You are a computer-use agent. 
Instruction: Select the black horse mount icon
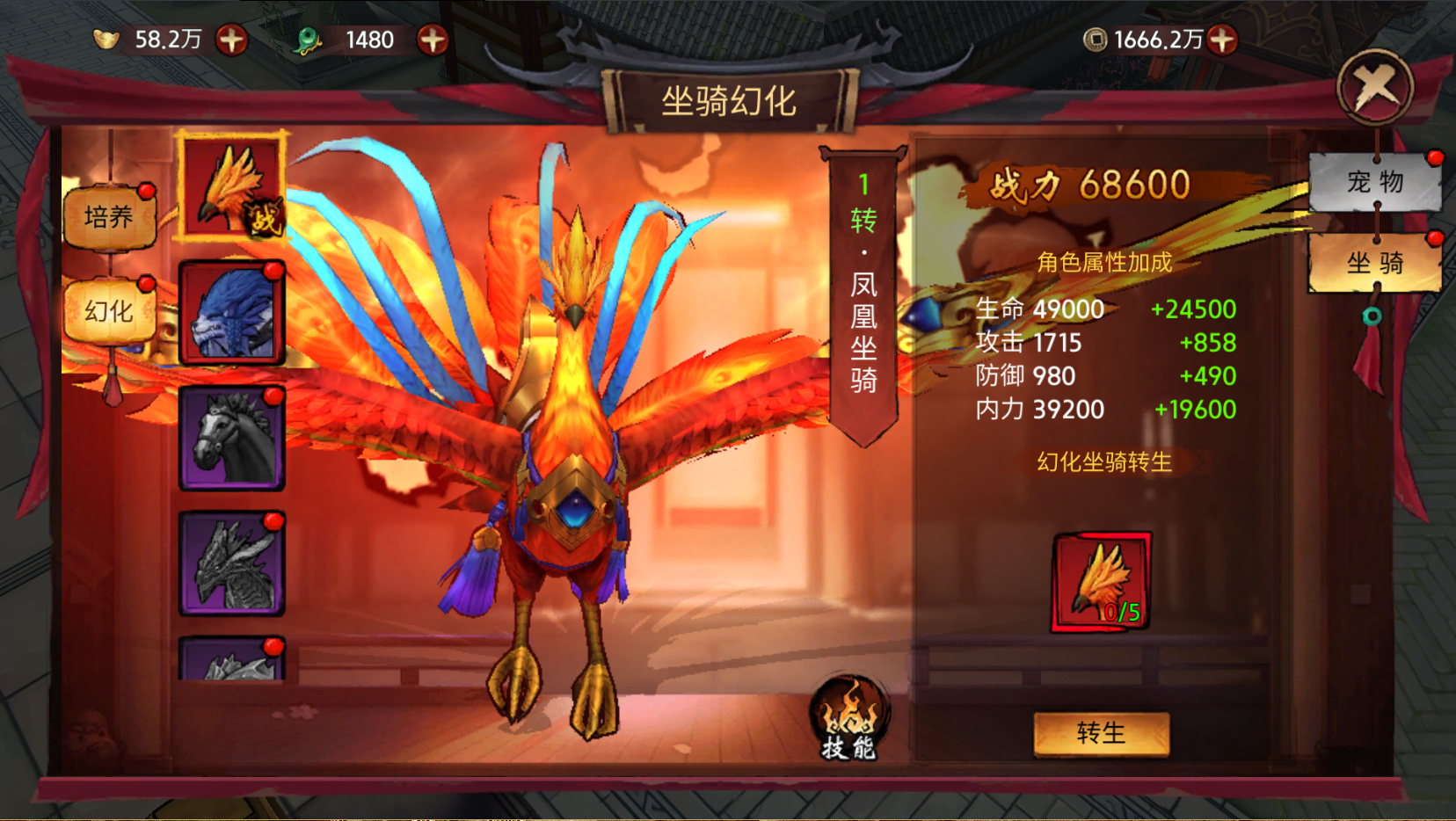231,438
